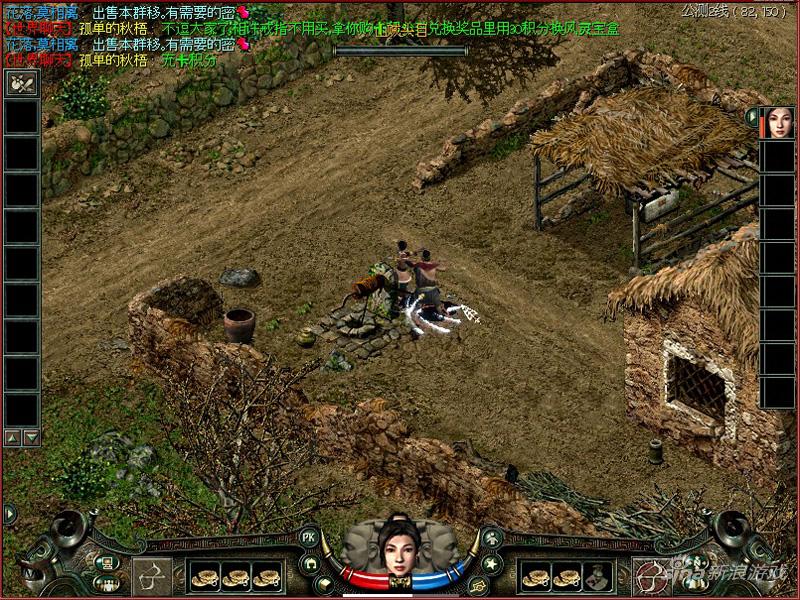Image resolution: width=800 pixels, height=600 pixels.
Task: Toggle the PK mode button
Action: tap(309, 537)
